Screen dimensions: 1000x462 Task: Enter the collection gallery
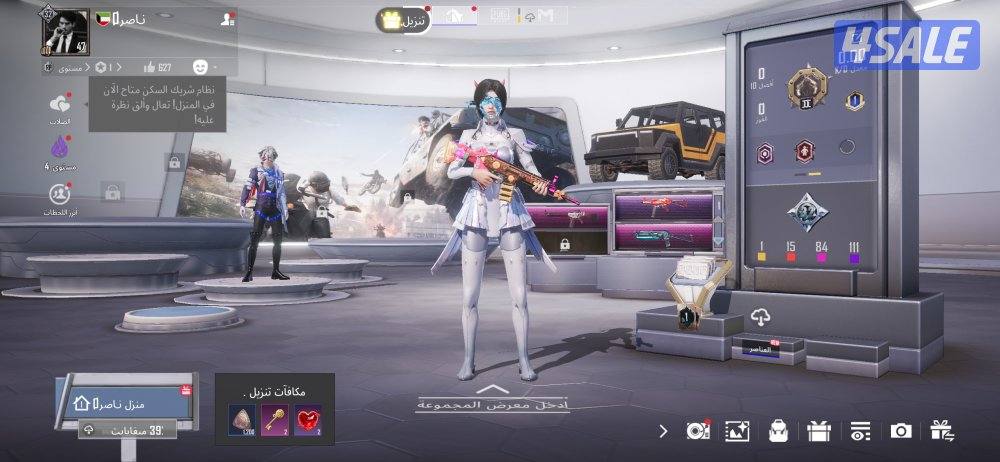[x=492, y=399]
